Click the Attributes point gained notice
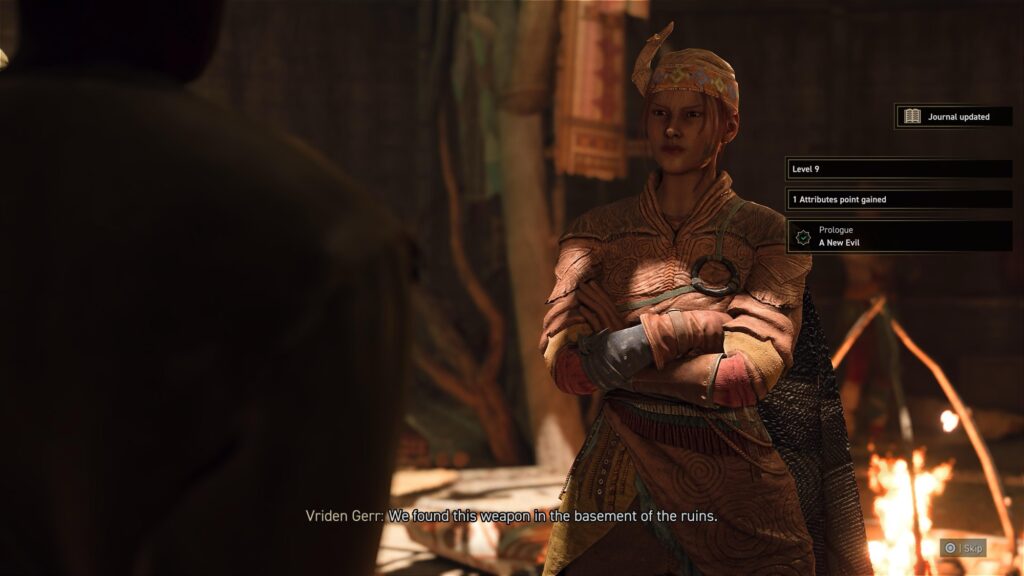The width and height of the screenshot is (1024, 576). [899, 199]
